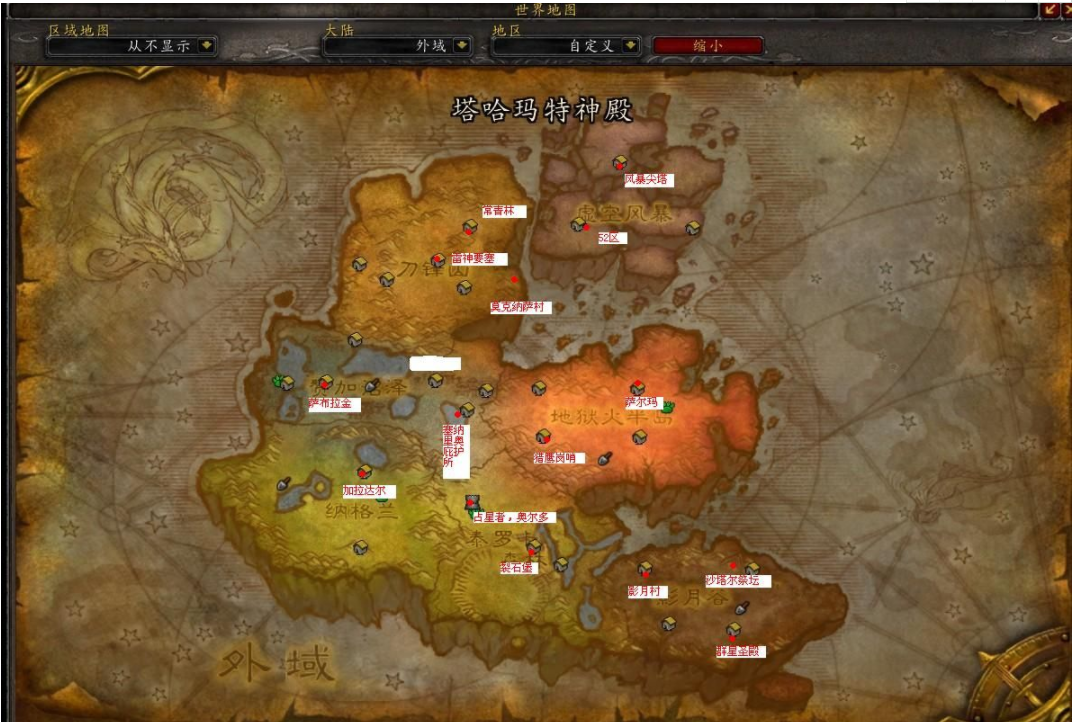Select the town marker above 萨尔玛 label

[638, 388]
